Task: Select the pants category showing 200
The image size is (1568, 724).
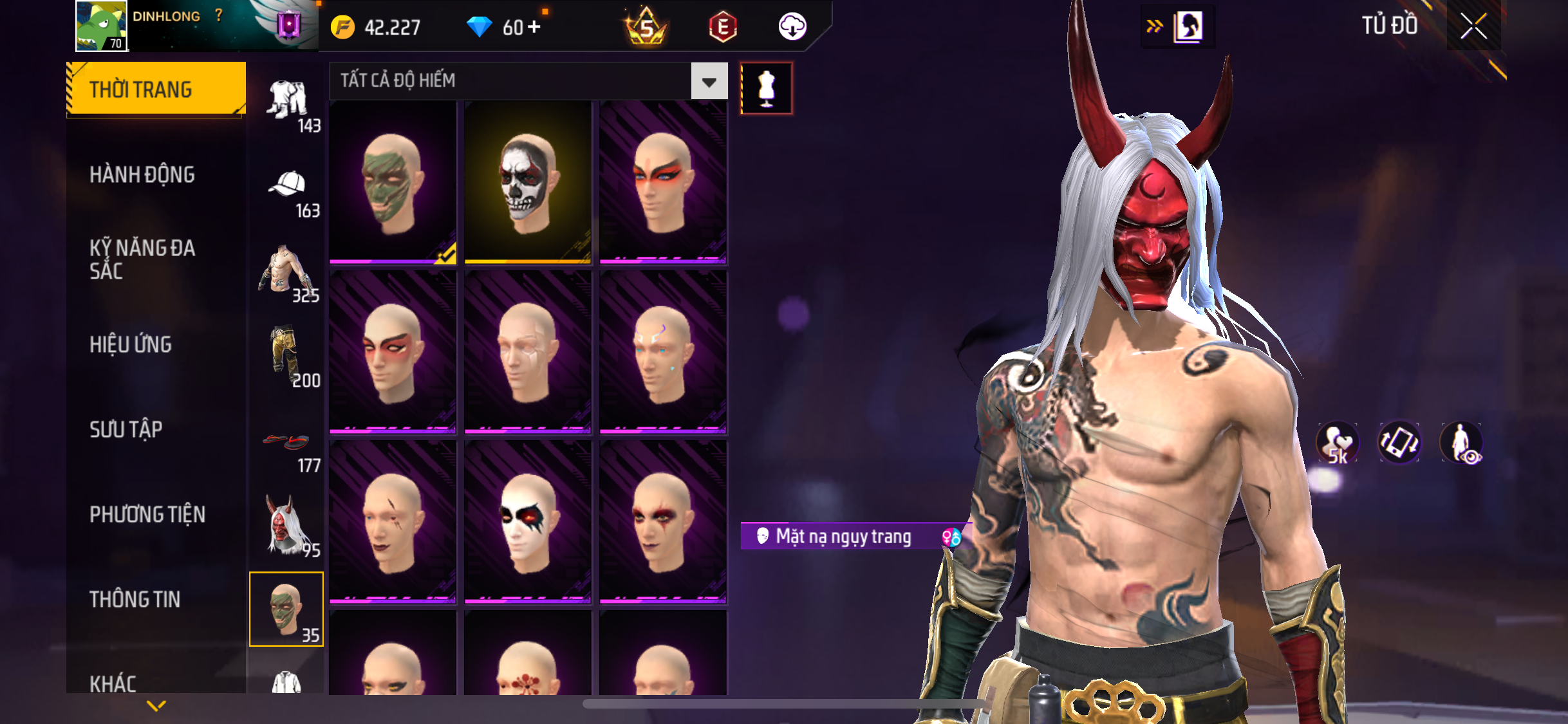Action: click(x=287, y=357)
